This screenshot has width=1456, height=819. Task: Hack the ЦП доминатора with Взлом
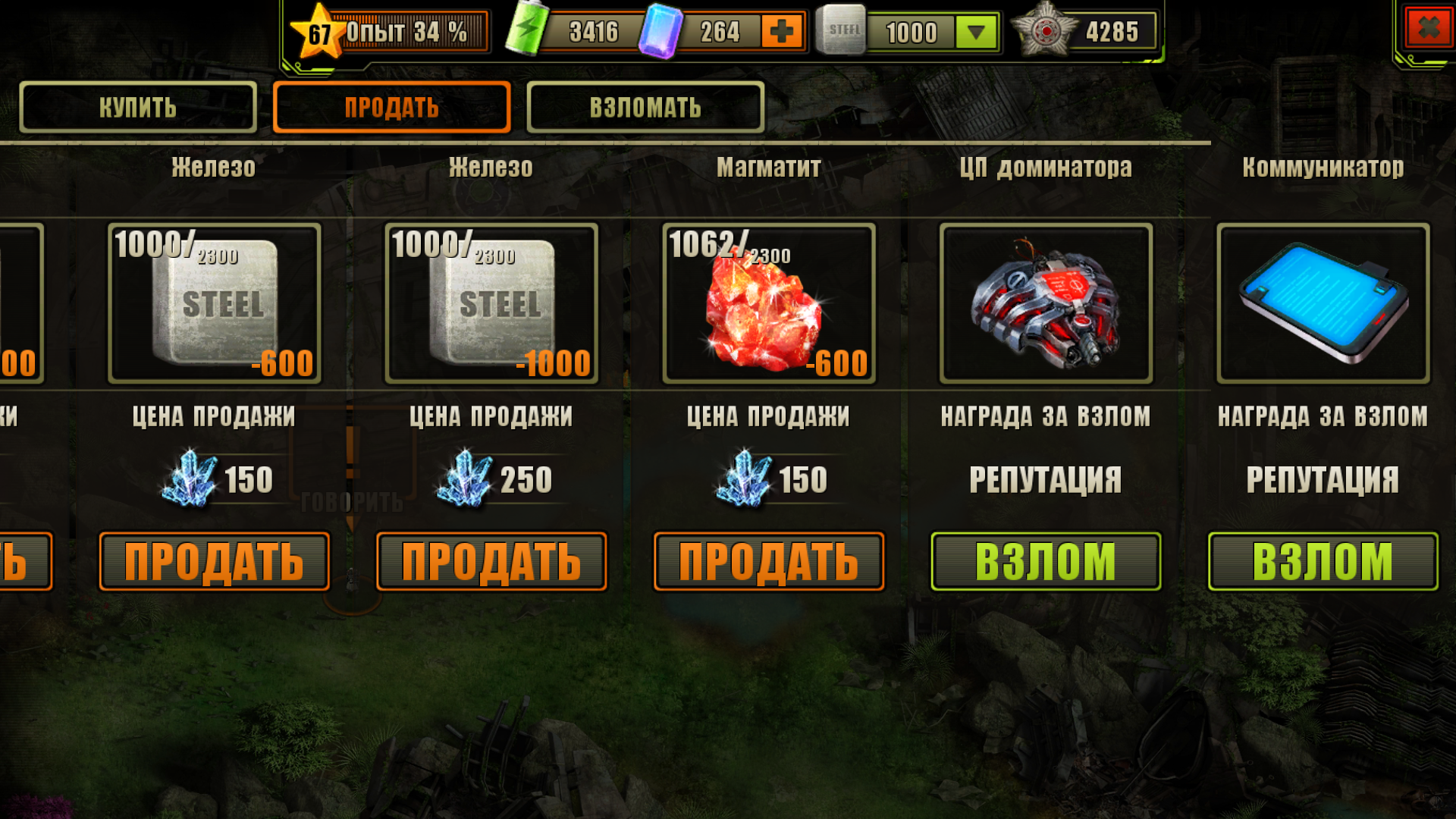1046,561
